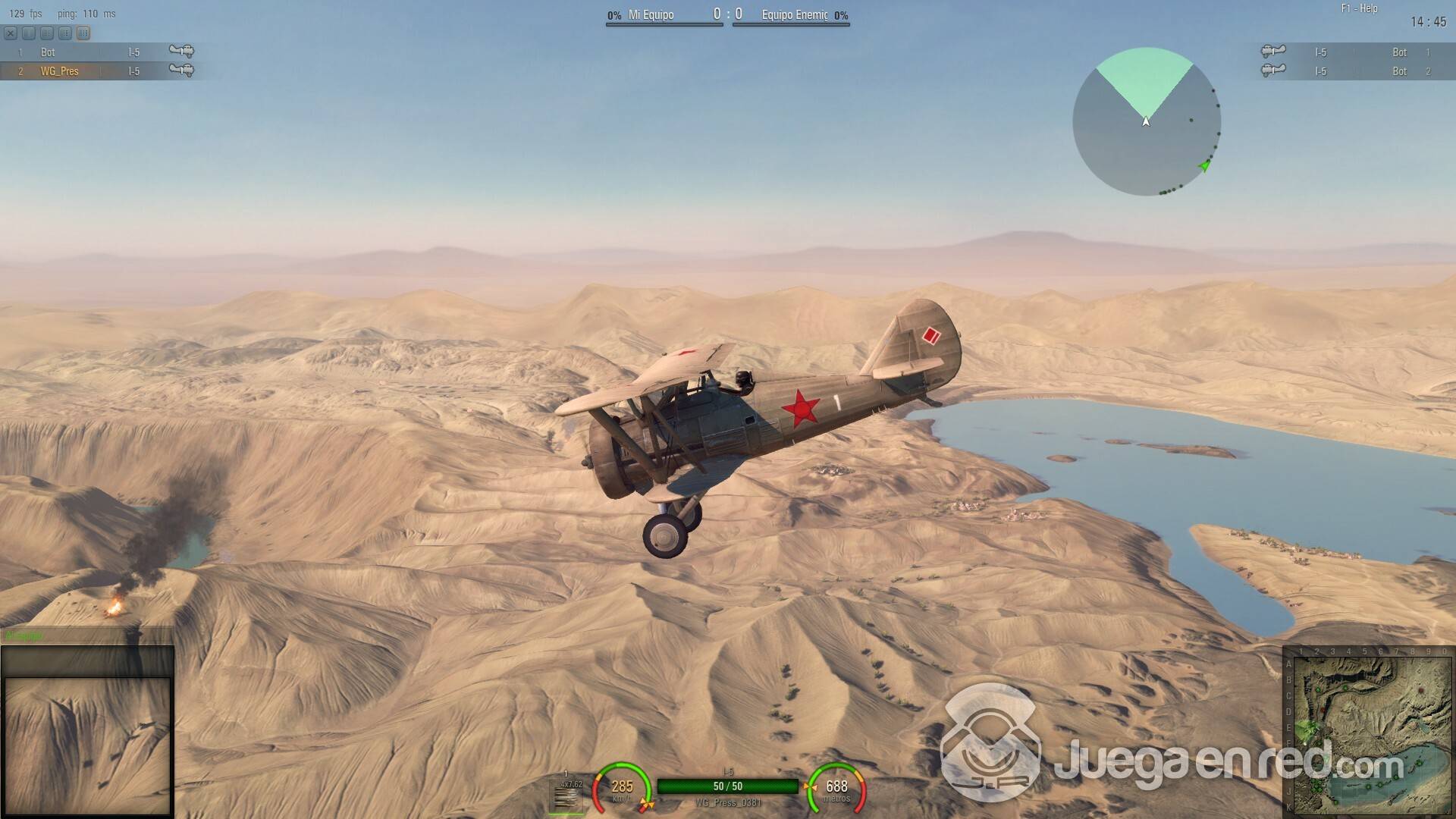This screenshot has width=1456, height=819.
Task: Click the circular radar display
Action: (1146, 121)
